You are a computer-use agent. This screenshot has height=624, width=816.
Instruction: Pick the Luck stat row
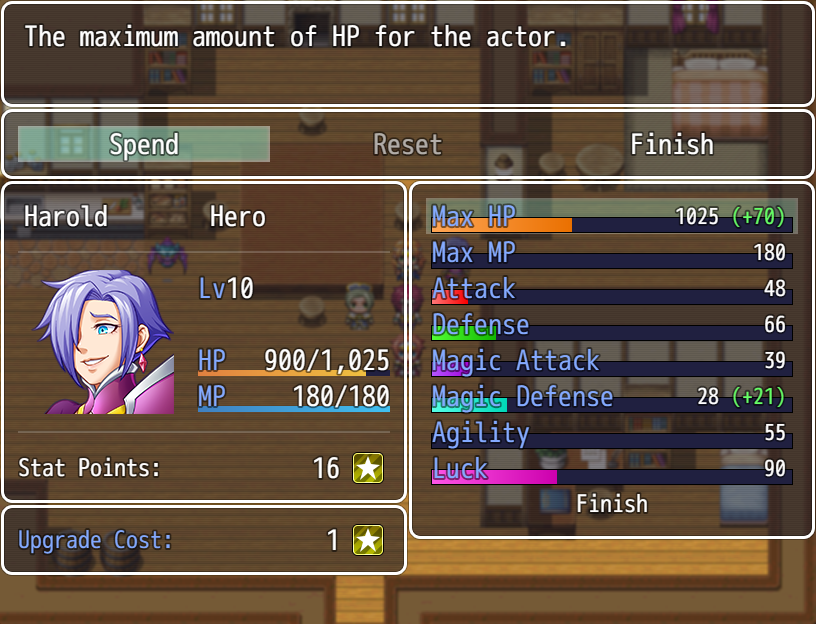611,469
